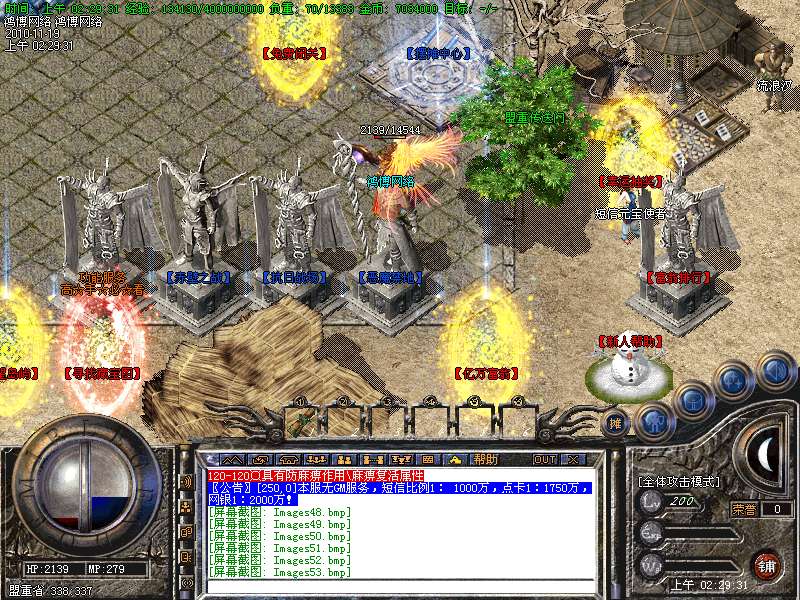Open the 摊 stall button

[617, 422]
